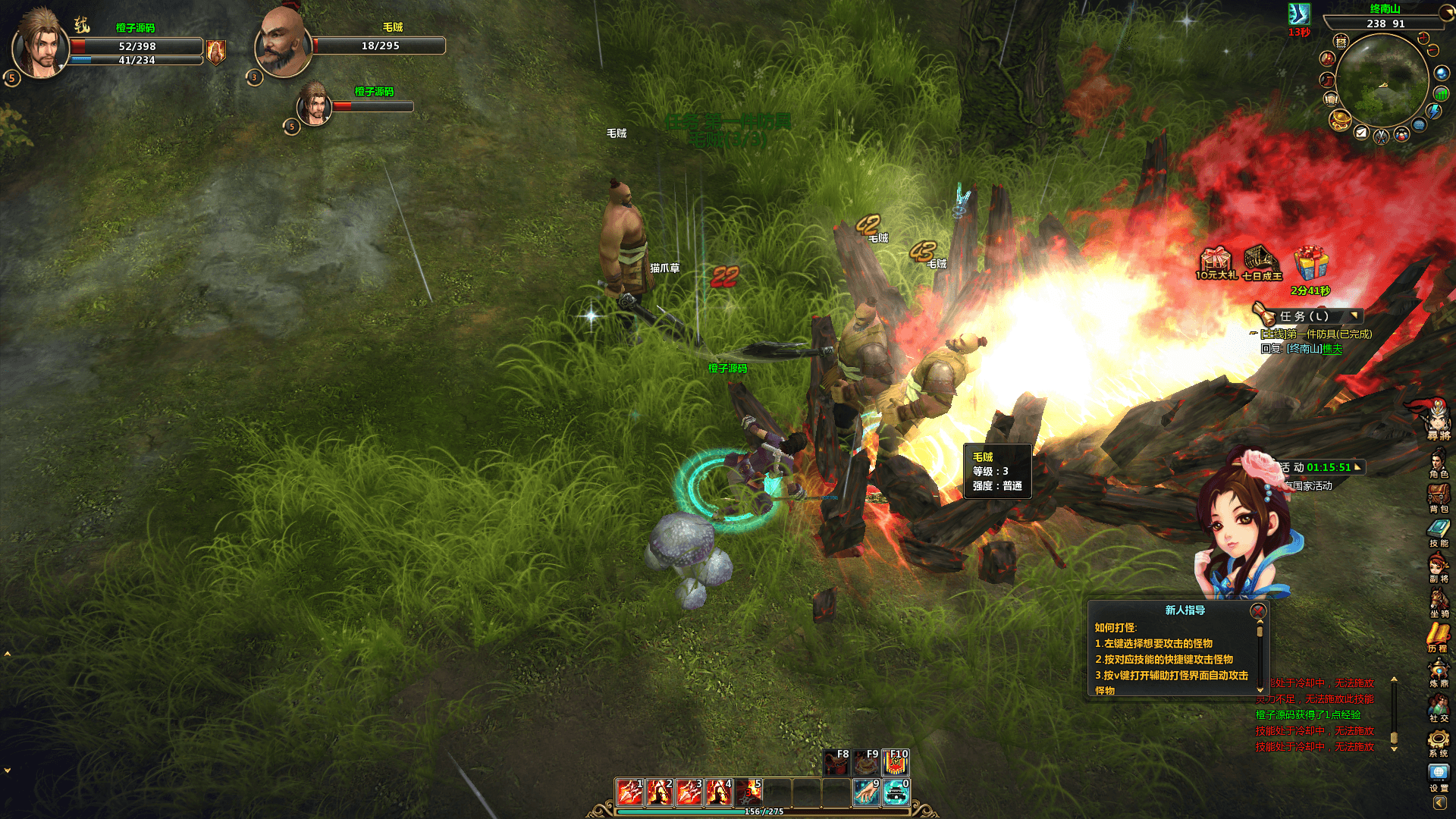Image resolution: width=1456 pixels, height=819 pixels.
Task: Click the timed gift box reward
Action: [x=1310, y=265]
